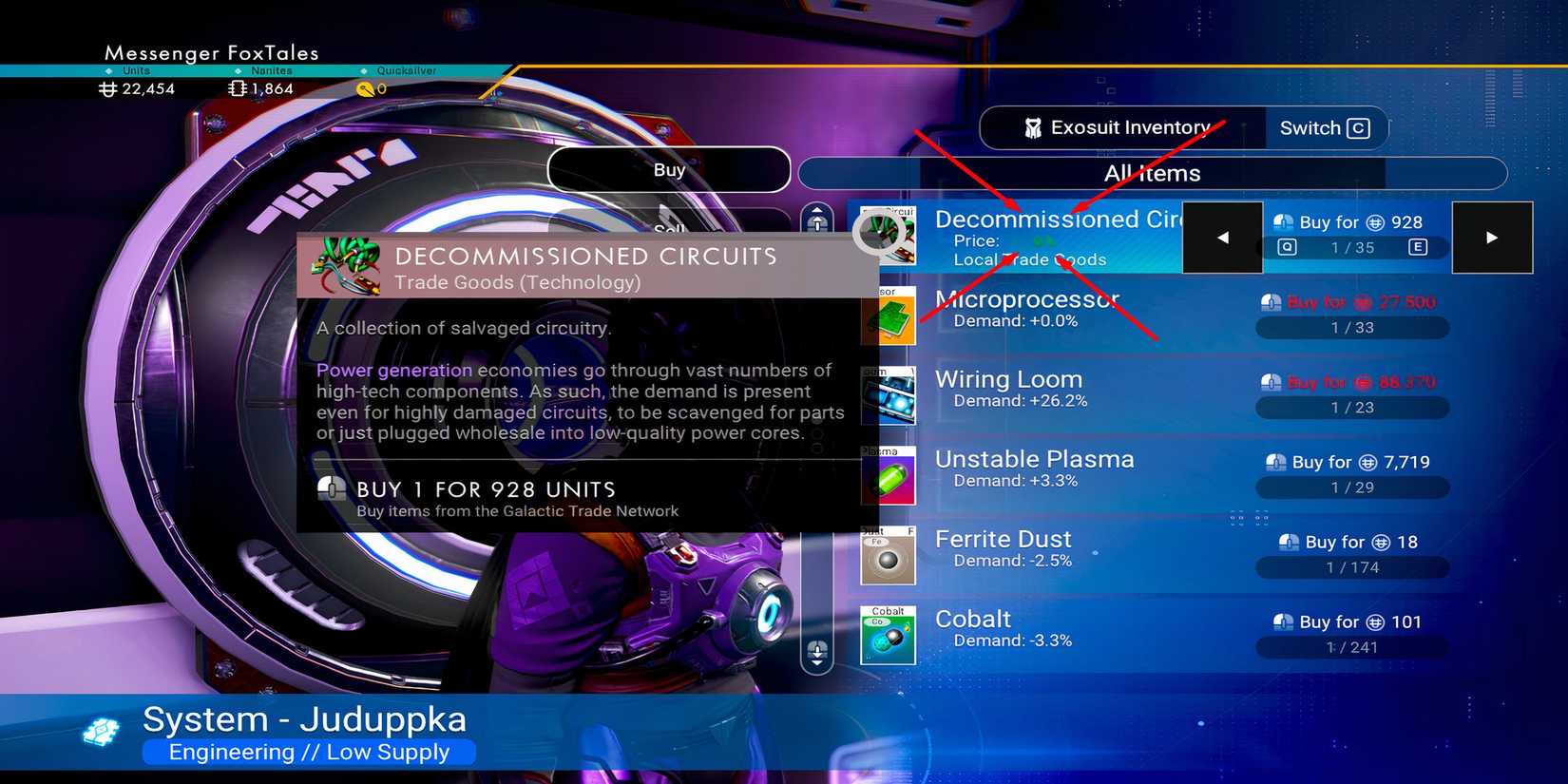1568x784 pixels.
Task: Select the Unstable Plasma item icon
Action: click(x=888, y=476)
